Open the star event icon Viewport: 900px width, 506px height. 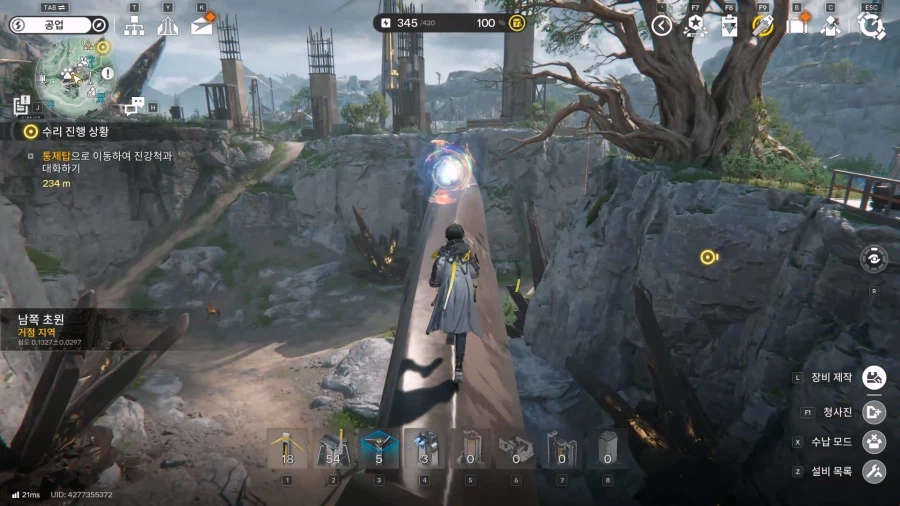click(x=695, y=26)
